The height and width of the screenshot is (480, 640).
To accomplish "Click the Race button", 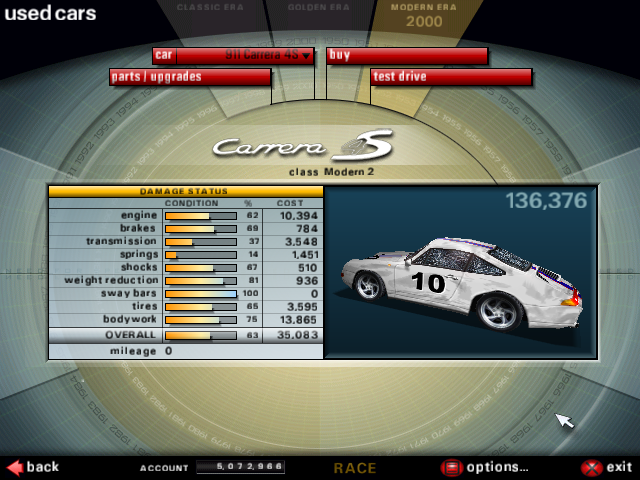I will click(x=355, y=468).
